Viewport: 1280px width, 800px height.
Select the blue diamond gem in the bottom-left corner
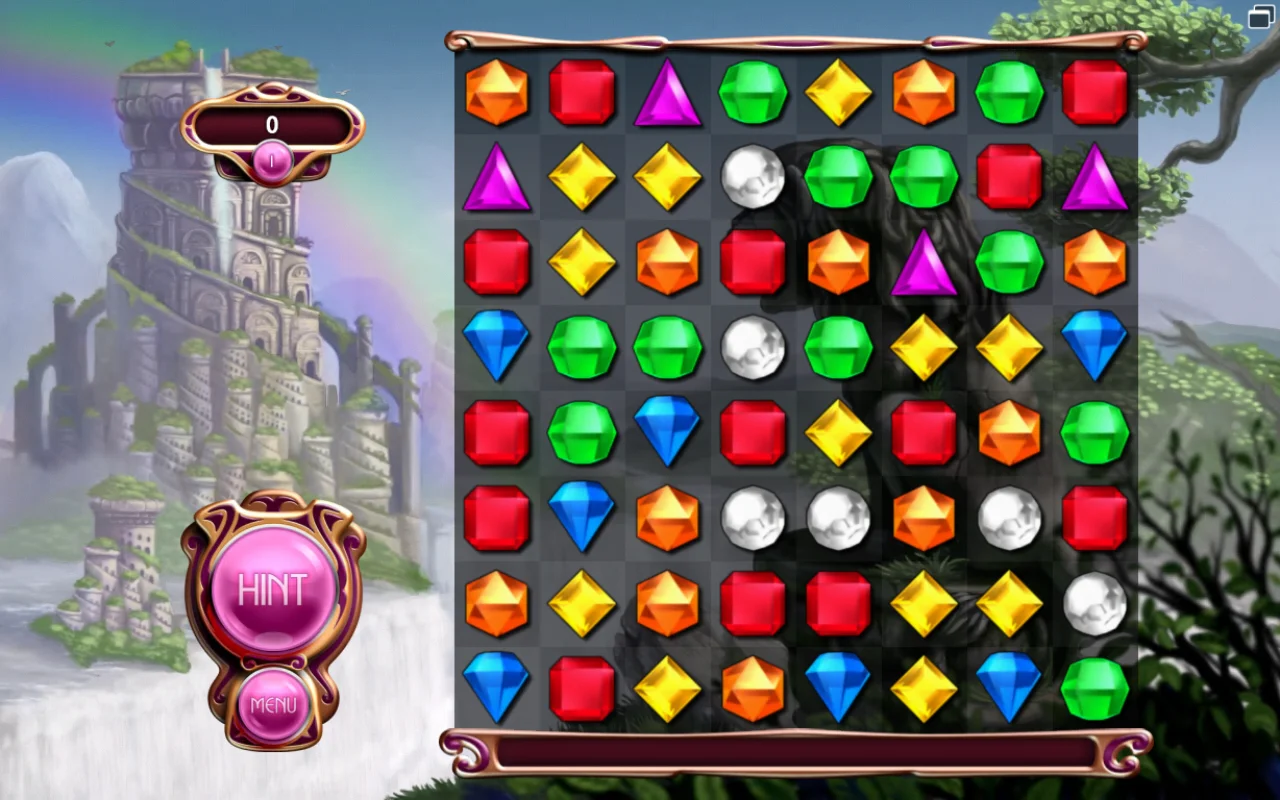point(497,688)
